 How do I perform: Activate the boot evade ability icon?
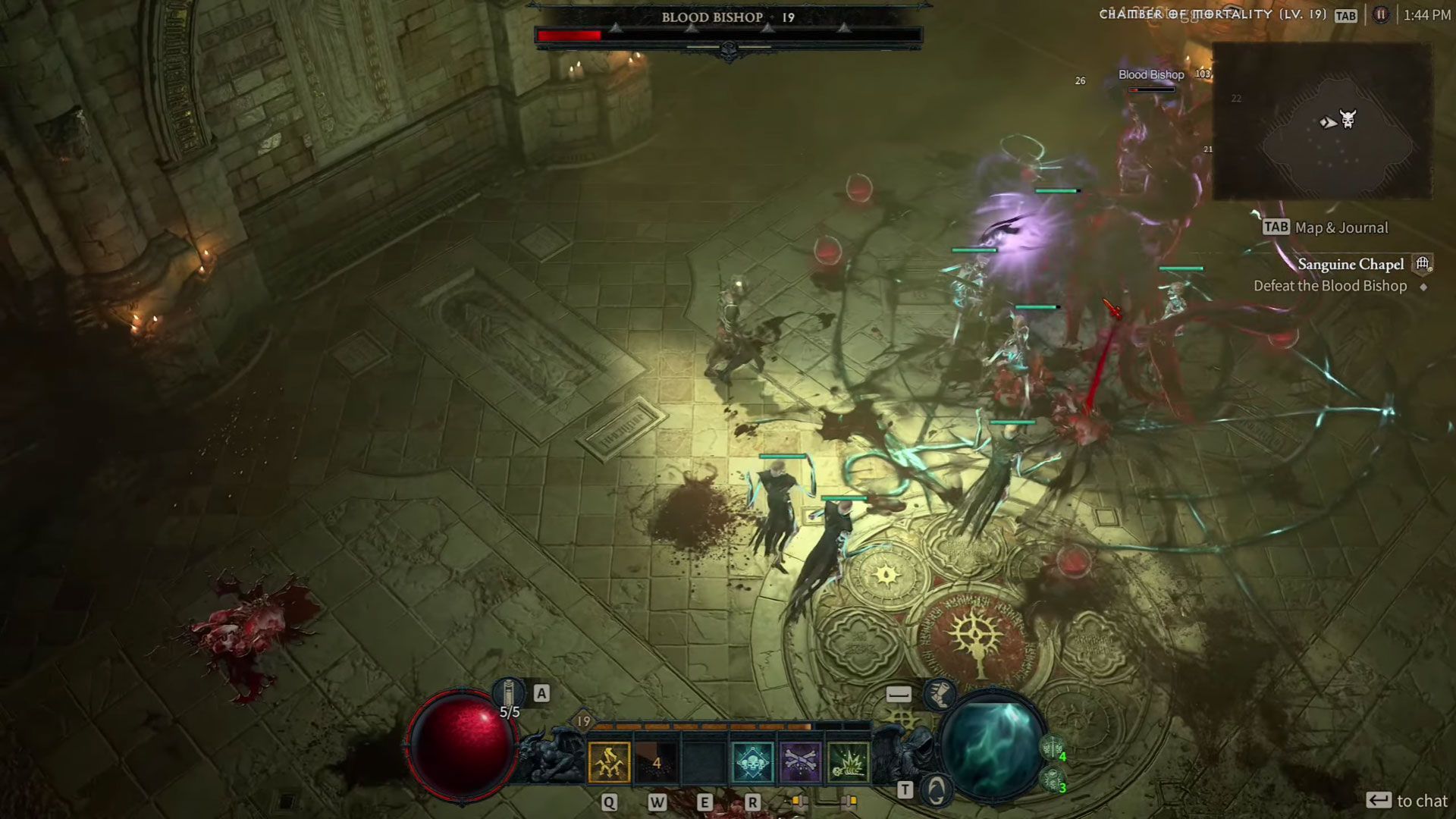(939, 694)
